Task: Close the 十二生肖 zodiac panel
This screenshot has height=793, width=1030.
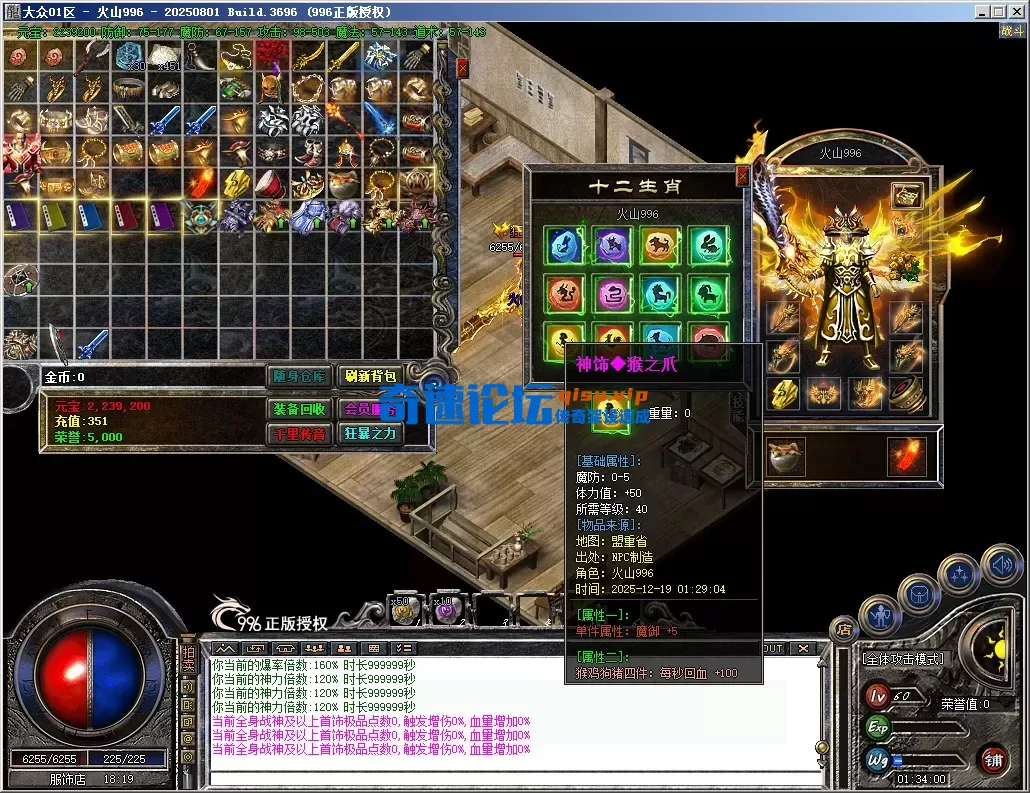Action: (x=742, y=176)
